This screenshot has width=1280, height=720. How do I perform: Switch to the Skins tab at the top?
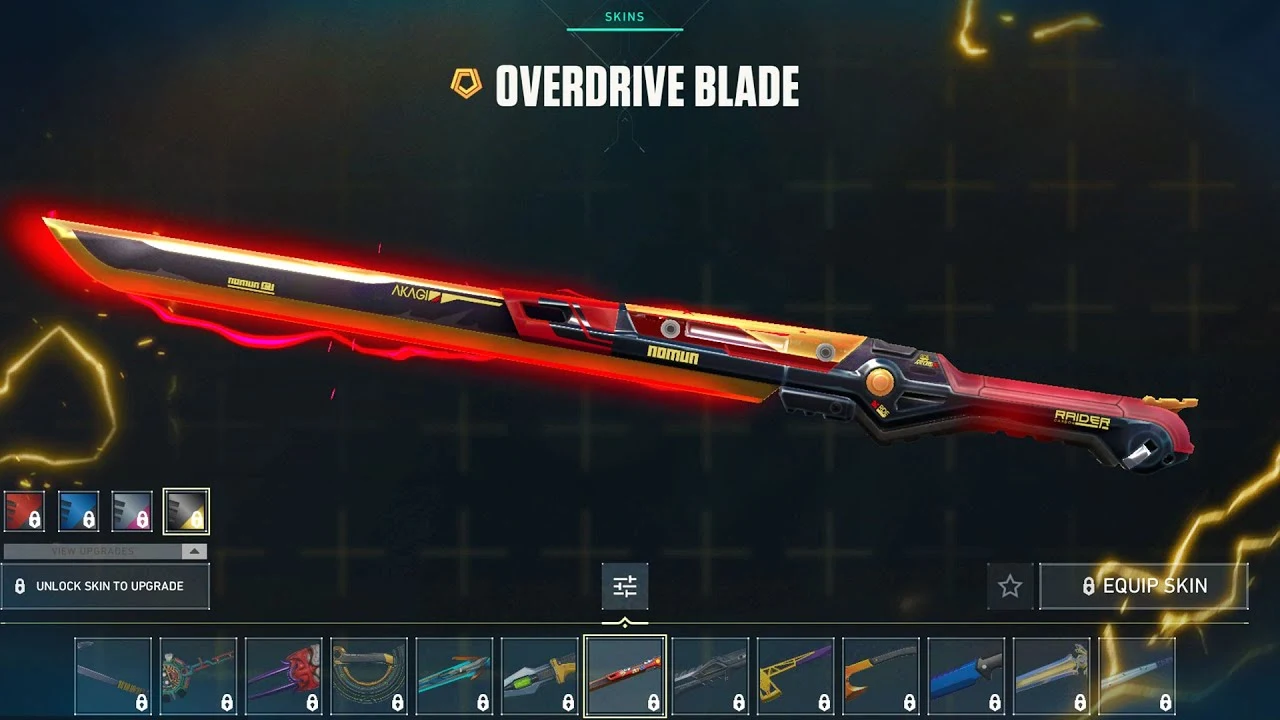[x=627, y=17]
